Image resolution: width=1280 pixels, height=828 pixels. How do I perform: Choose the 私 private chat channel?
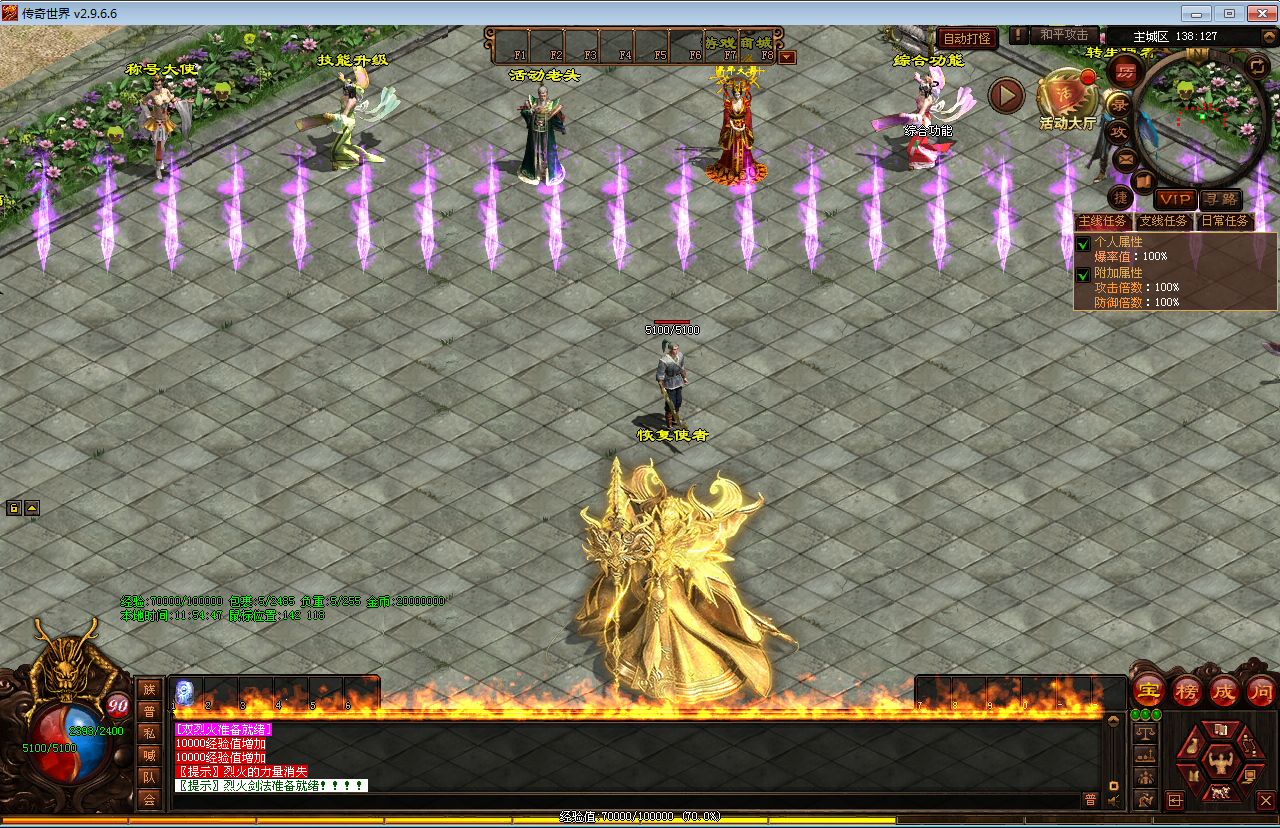(149, 732)
